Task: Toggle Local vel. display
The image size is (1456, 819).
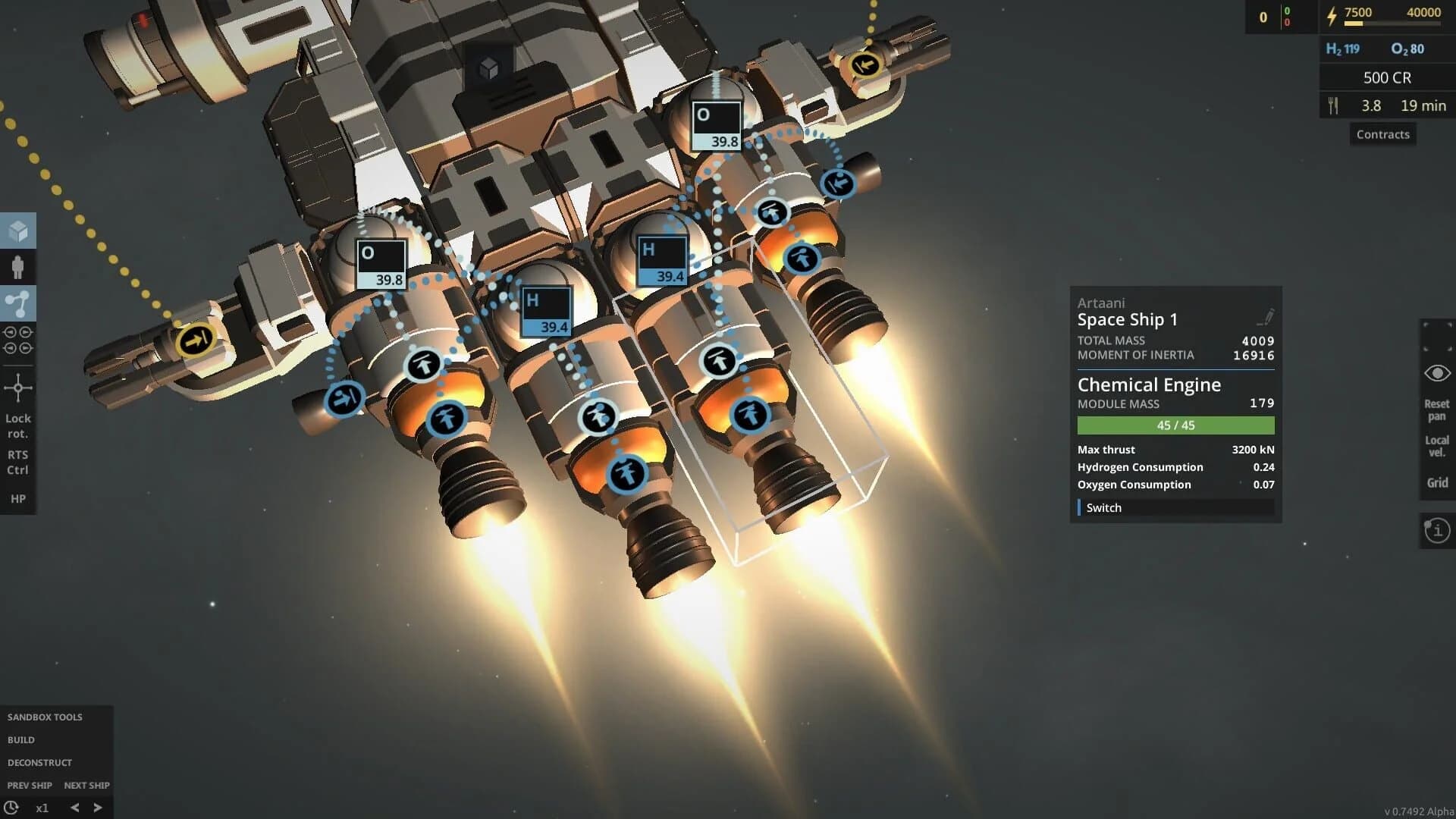Action: click(1438, 446)
